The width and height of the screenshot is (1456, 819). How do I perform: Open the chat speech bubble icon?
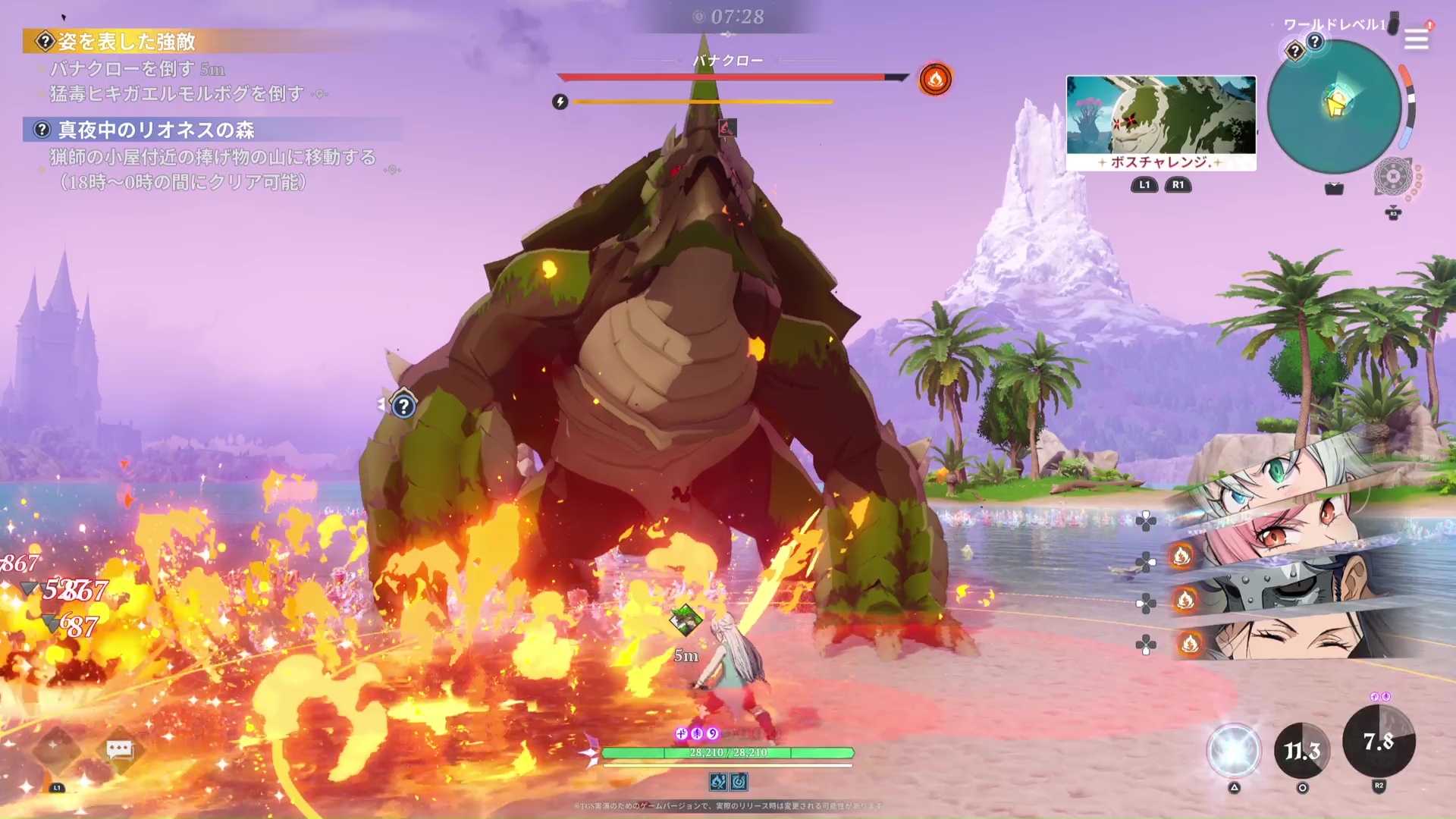pyautogui.click(x=120, y=750)
